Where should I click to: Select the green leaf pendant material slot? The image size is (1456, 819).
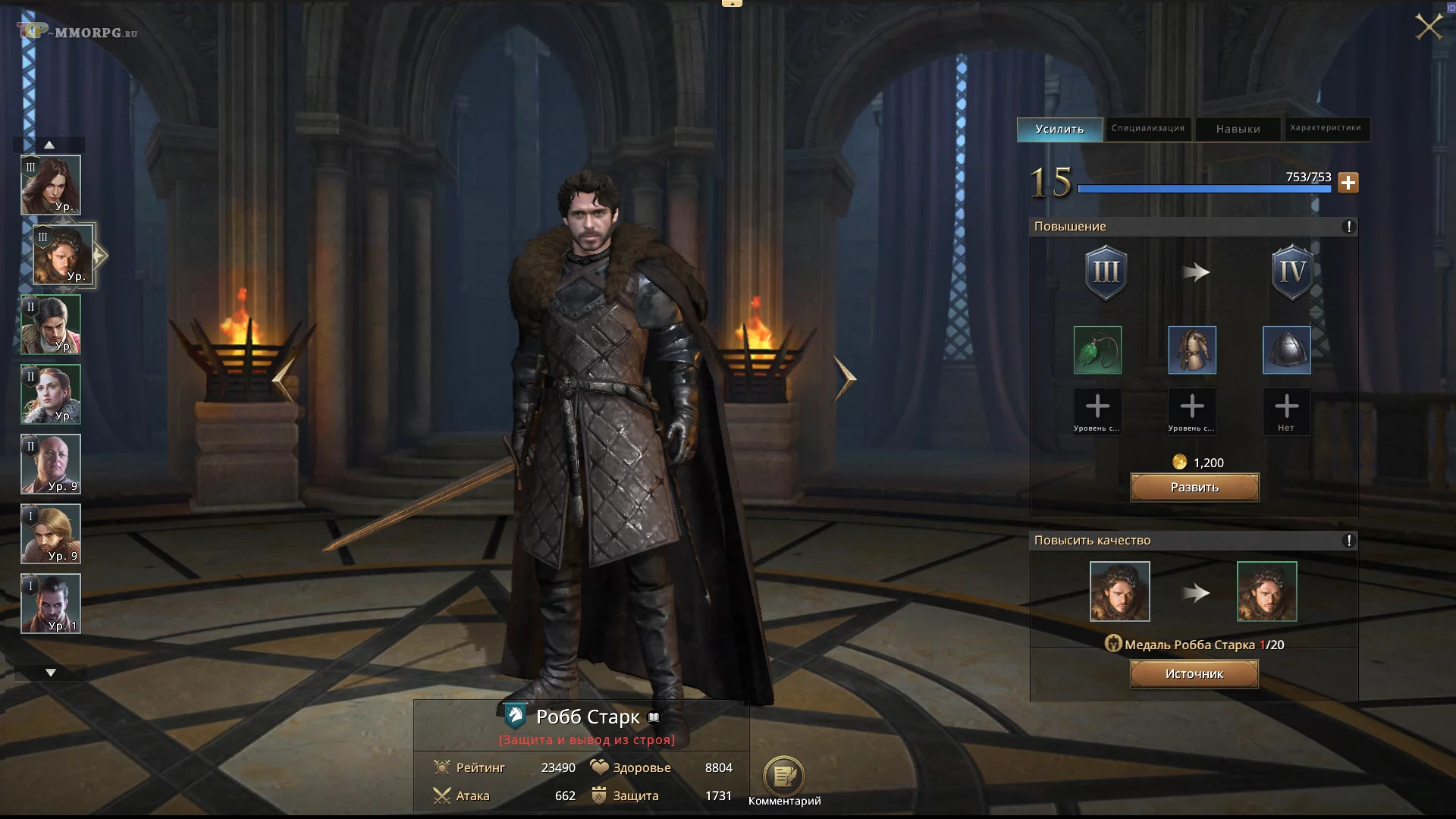(x=1097, y=350)
